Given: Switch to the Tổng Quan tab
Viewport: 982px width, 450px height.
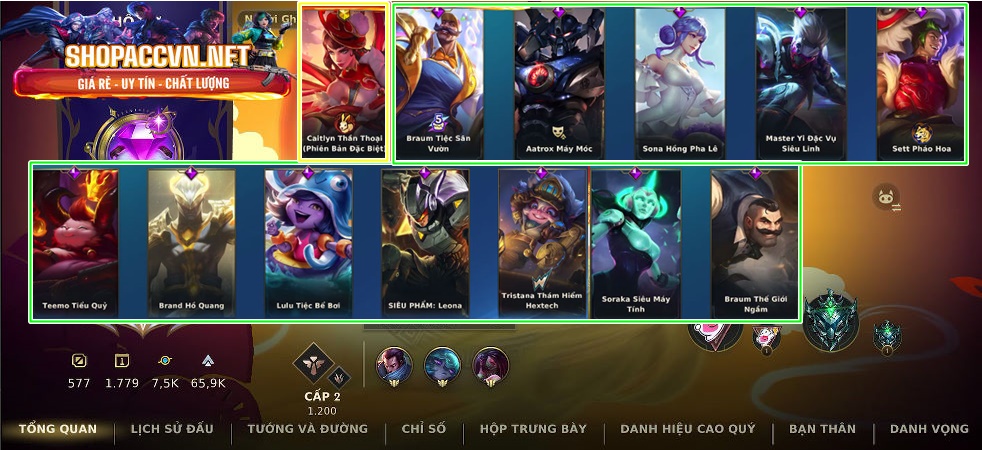Looking at the screenshot, I should pos(58,429).
